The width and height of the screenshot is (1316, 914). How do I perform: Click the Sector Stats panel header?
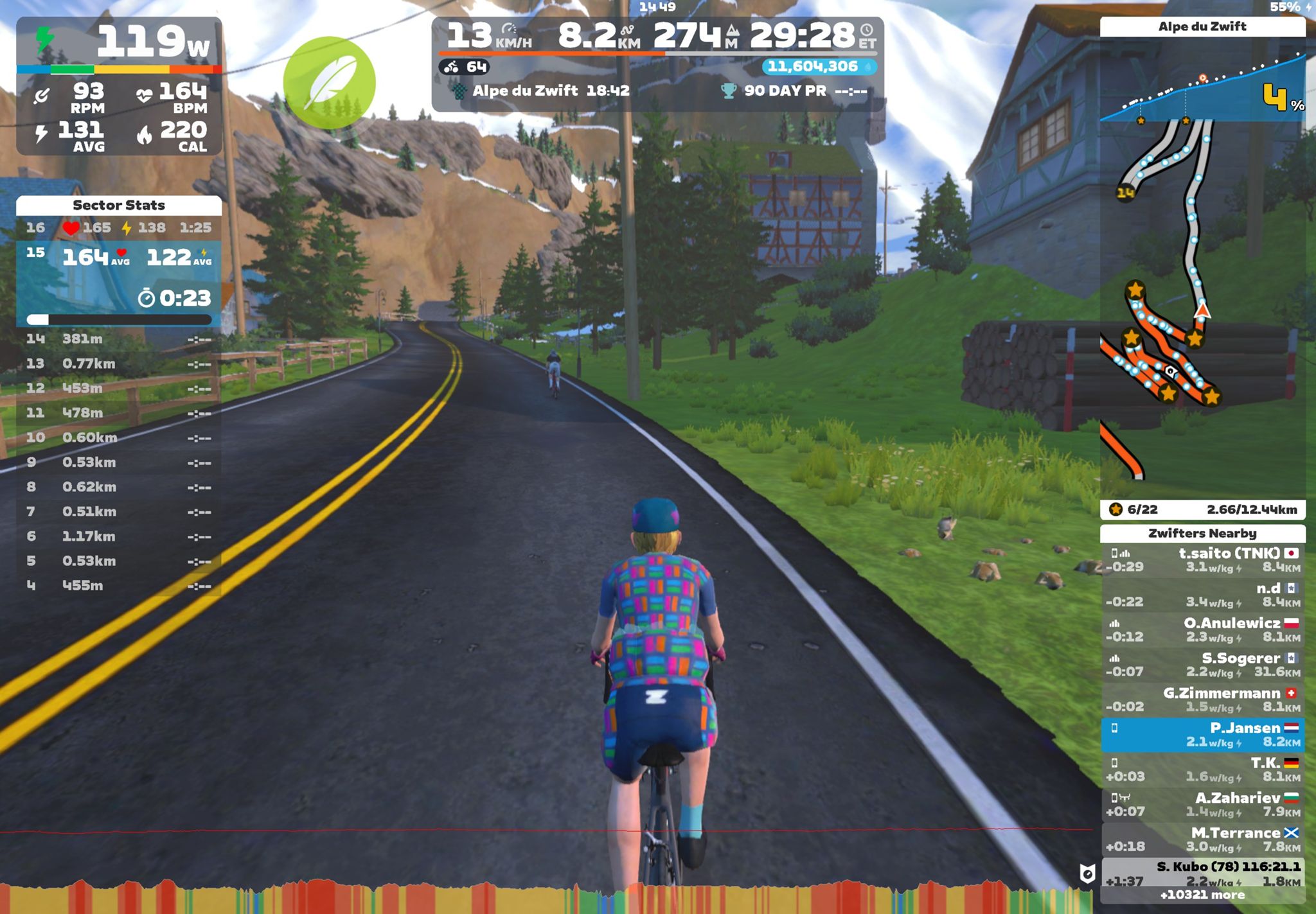tap(119, 206)
